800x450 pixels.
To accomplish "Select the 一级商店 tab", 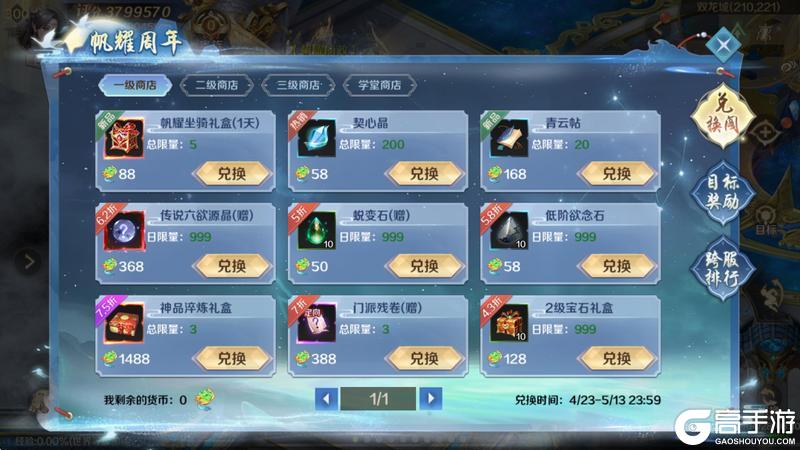I will 135,85.
